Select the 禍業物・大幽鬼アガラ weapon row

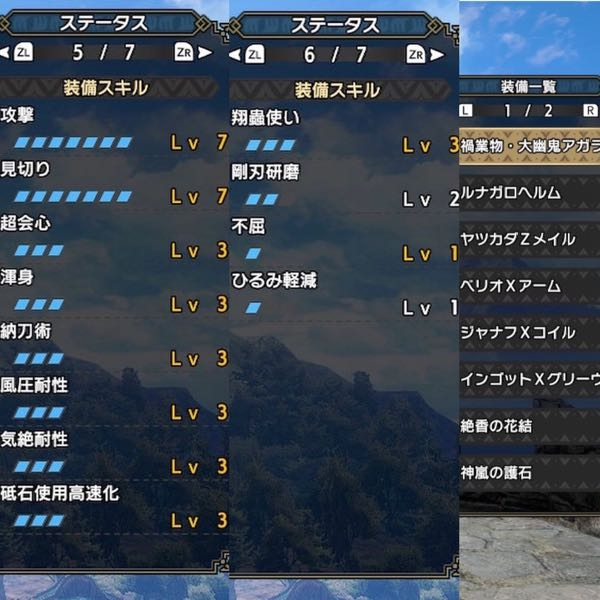(530, 145)
